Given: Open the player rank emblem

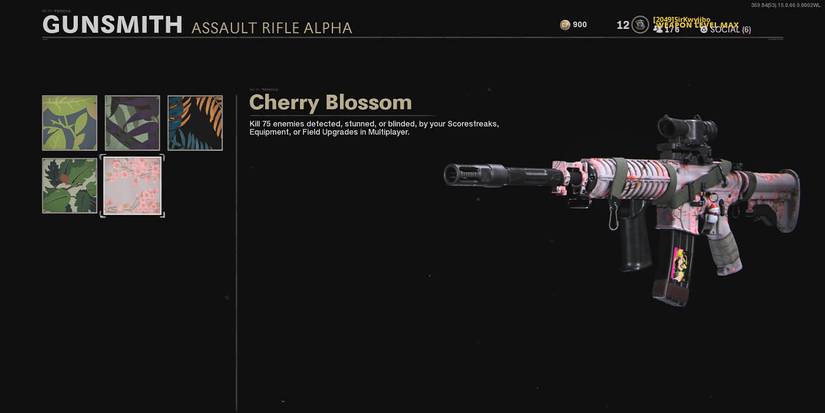Looking at the screenshot, I should pyautogui.click(x=639, y=25).
